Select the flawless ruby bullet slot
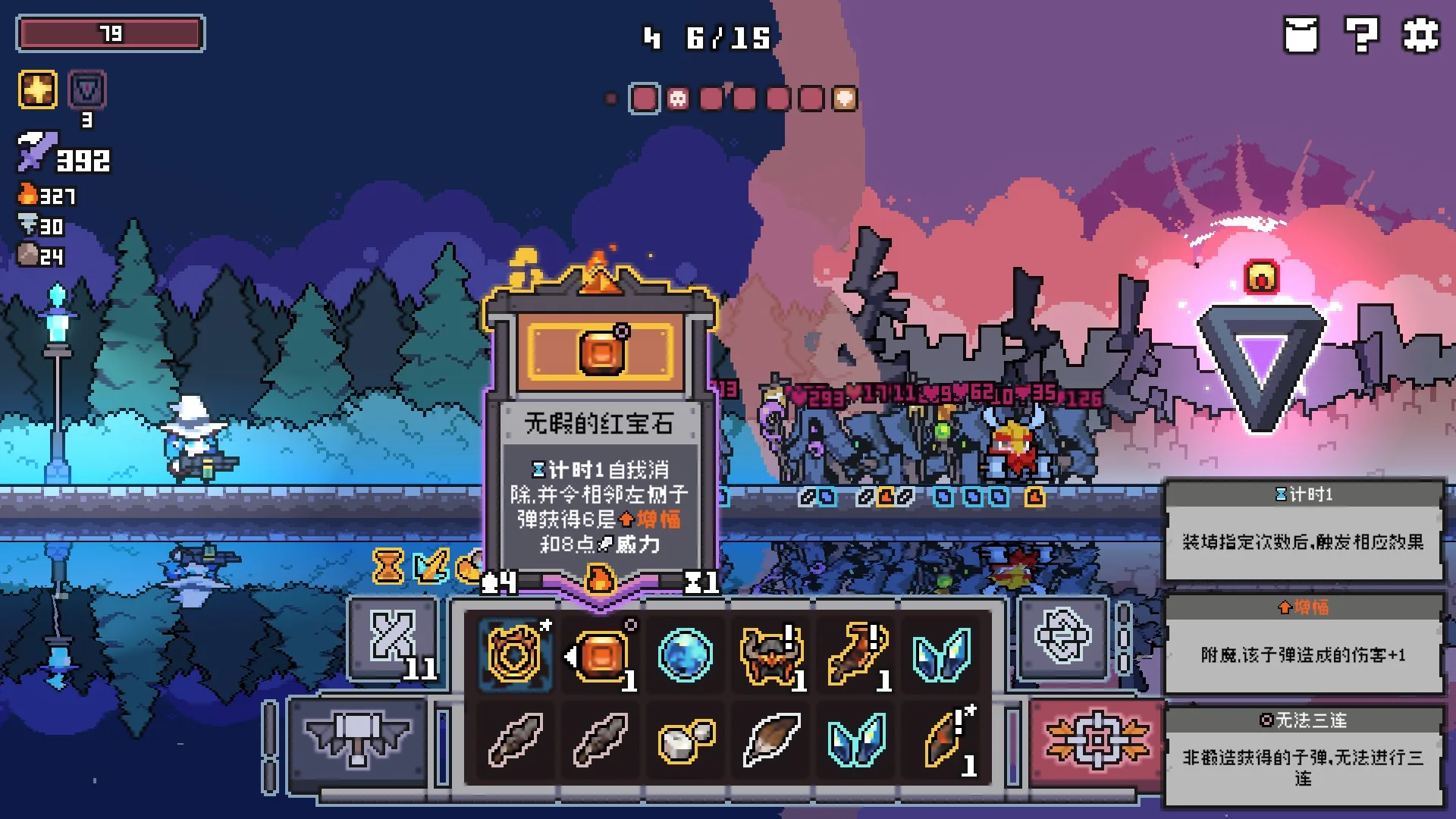Image resolution: width=1456 pixels, height=819 pixels. [601, 654]
